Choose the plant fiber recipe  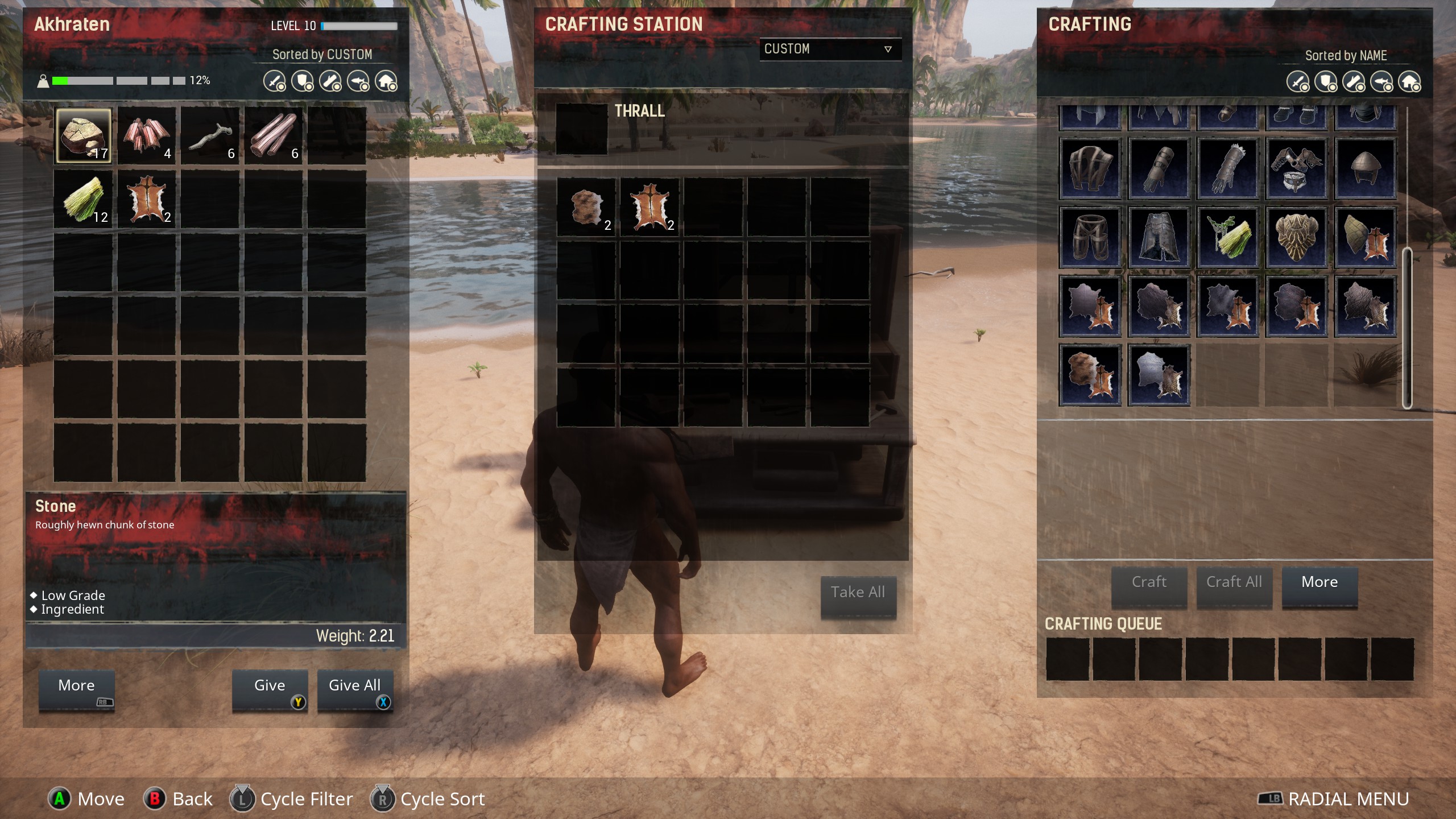pyautogui.click(x=1228, y=237)
